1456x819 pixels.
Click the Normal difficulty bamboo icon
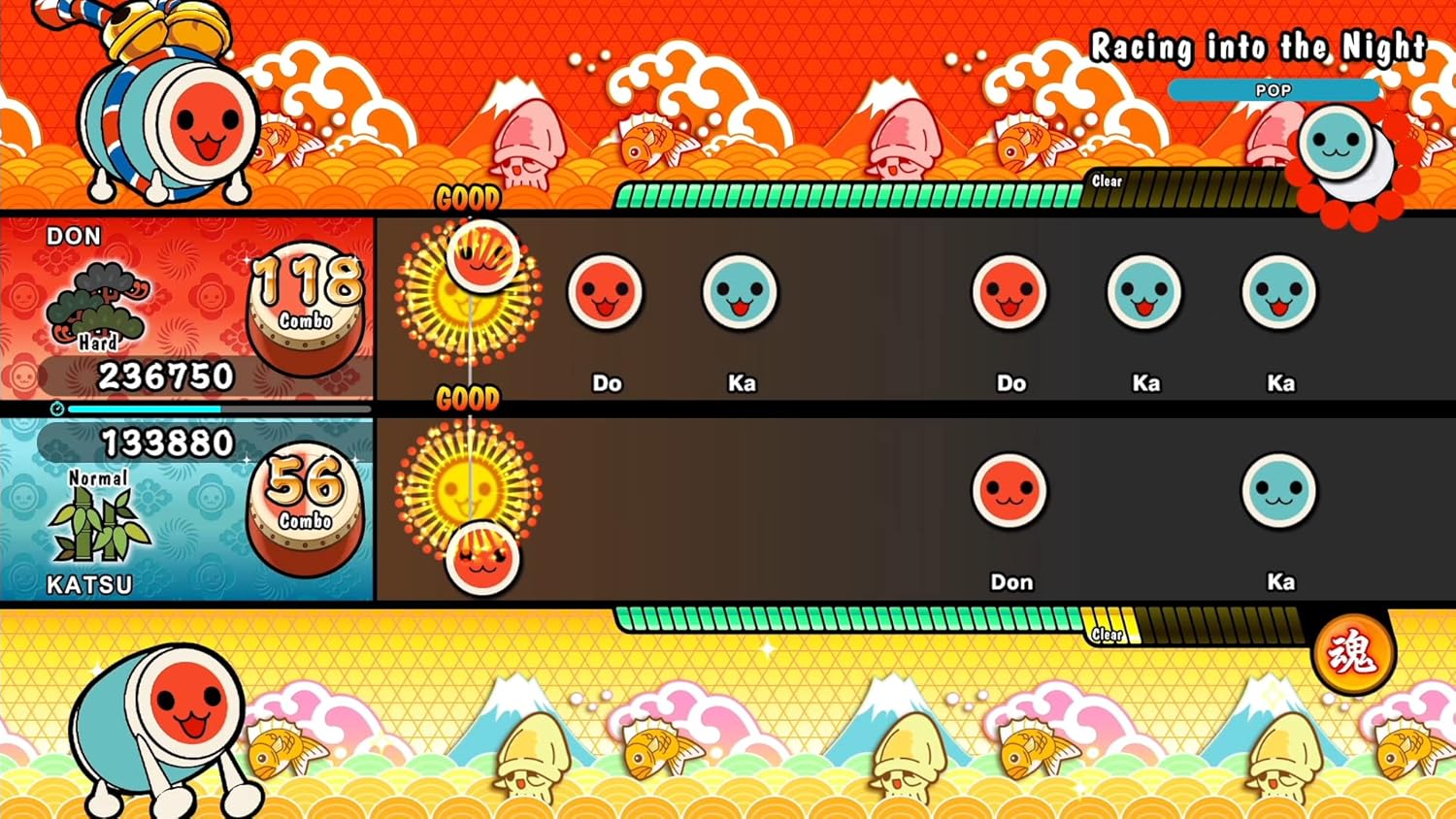[99, 524]
